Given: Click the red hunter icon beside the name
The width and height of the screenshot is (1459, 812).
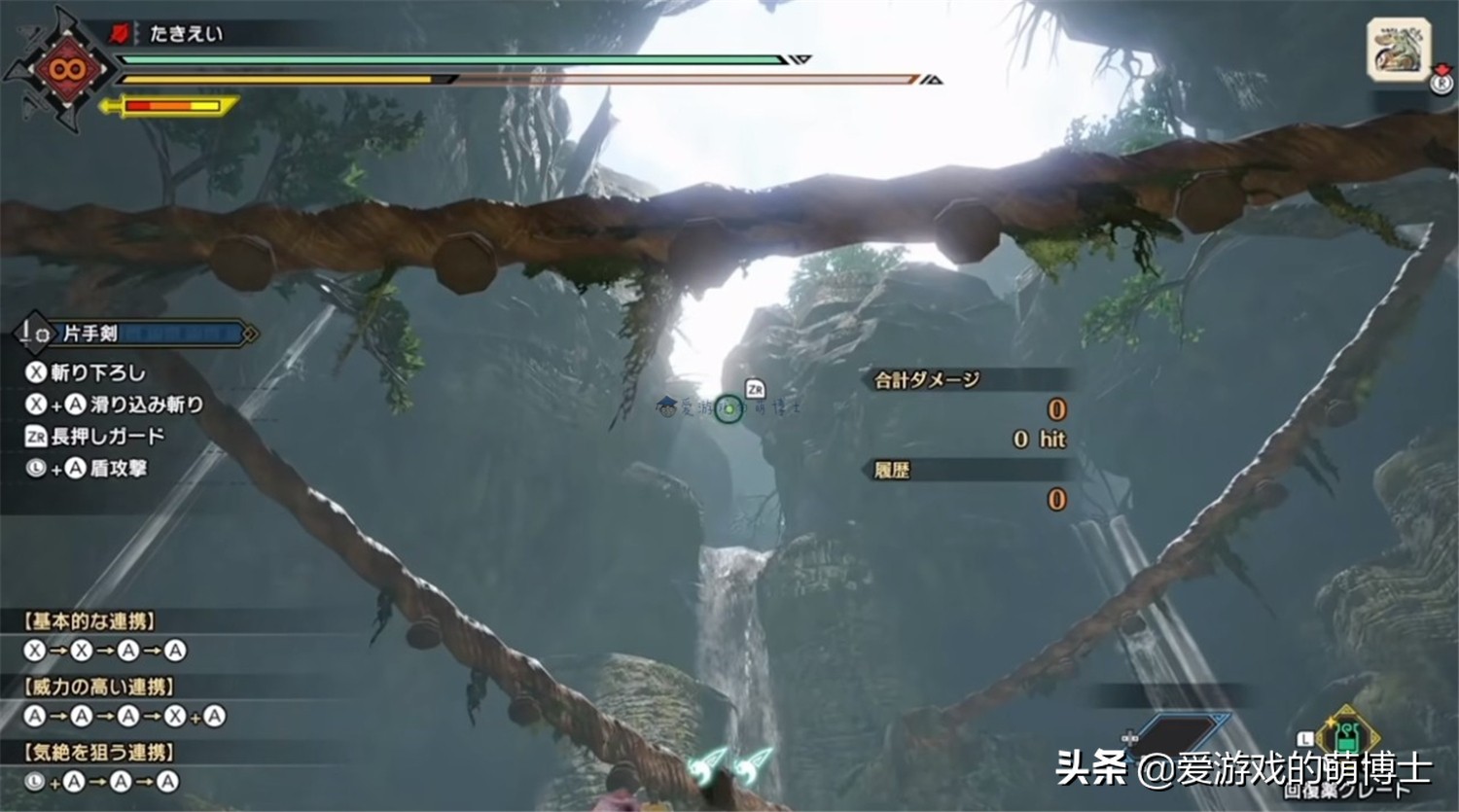Looking at the screenshot, I should tap(119, 34).
